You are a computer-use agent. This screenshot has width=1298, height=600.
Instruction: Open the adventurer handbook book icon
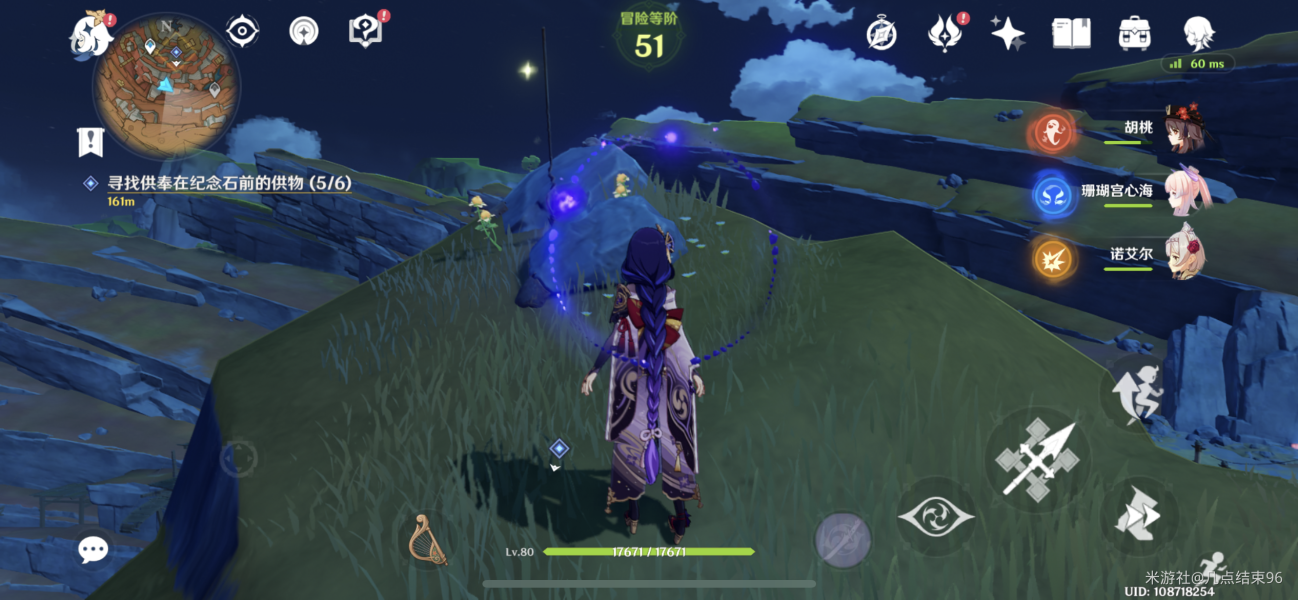click(x=1071, y=33)
